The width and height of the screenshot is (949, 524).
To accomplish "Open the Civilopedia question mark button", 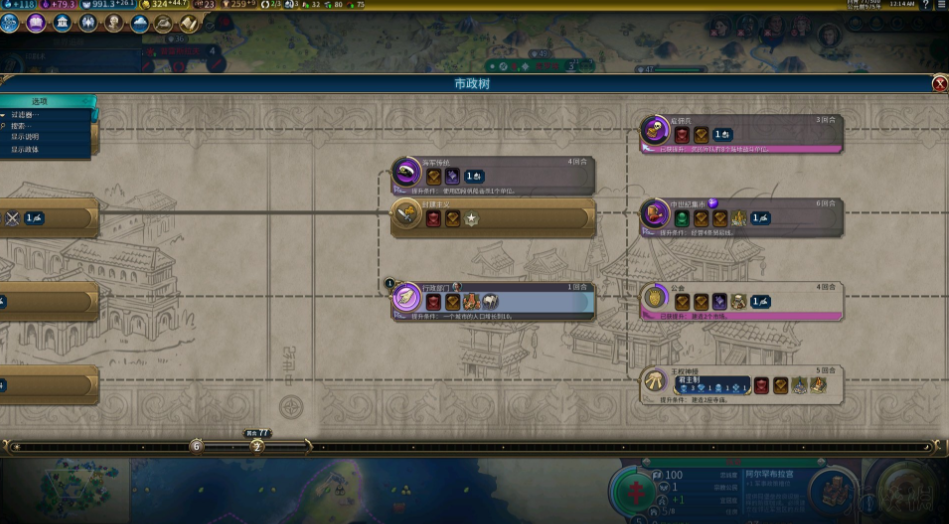I will [925, 5].
